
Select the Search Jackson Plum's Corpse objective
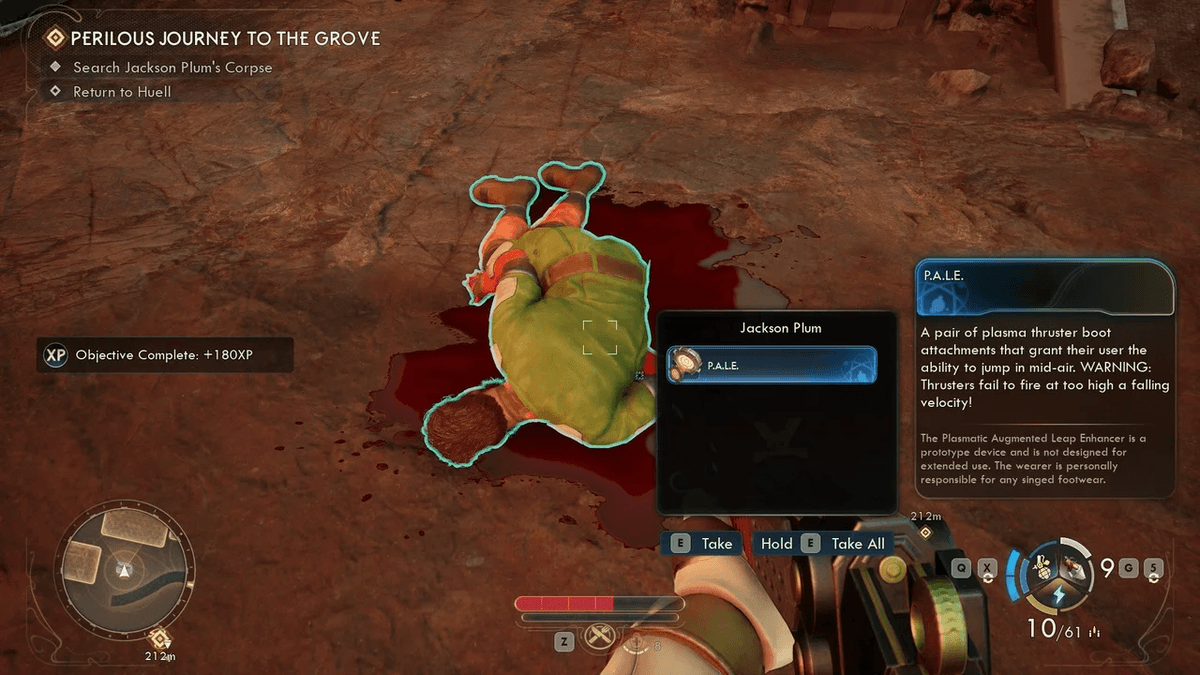click(172, 68)
